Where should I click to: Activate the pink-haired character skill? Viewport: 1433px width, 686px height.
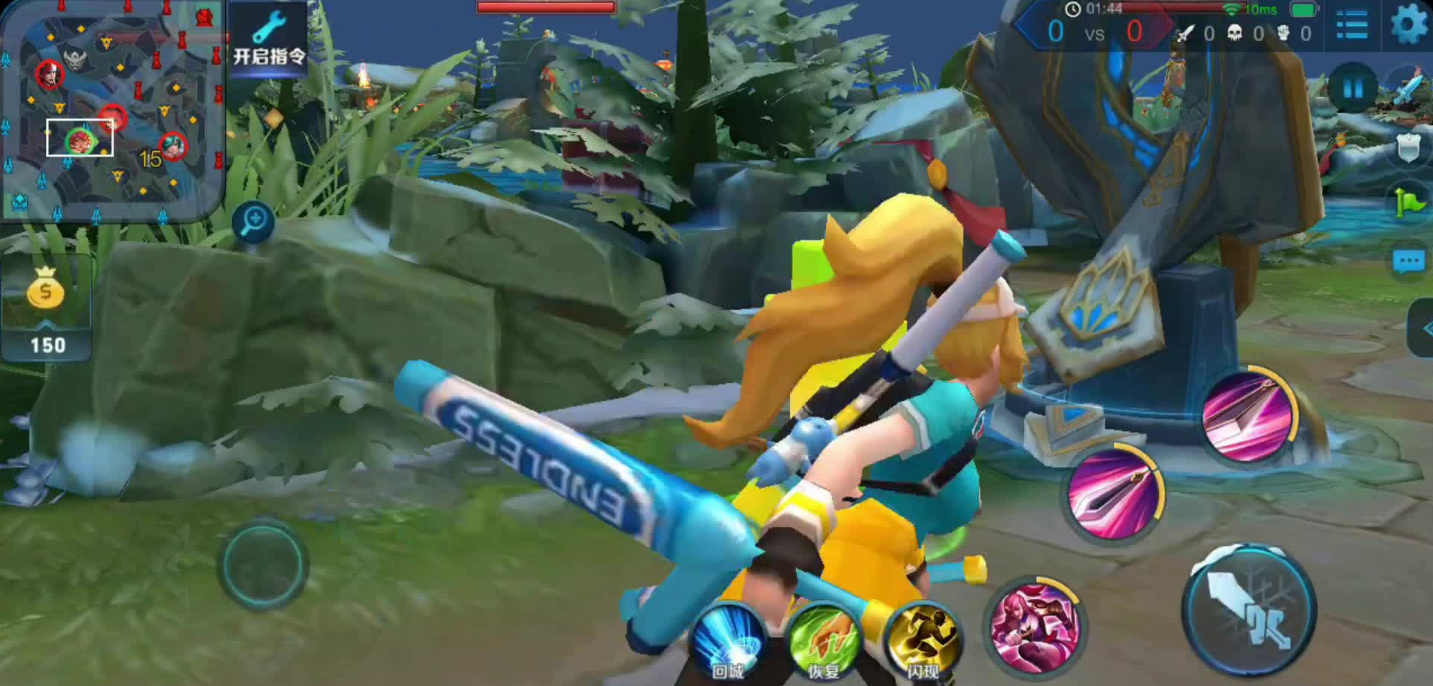[1035, 627]
